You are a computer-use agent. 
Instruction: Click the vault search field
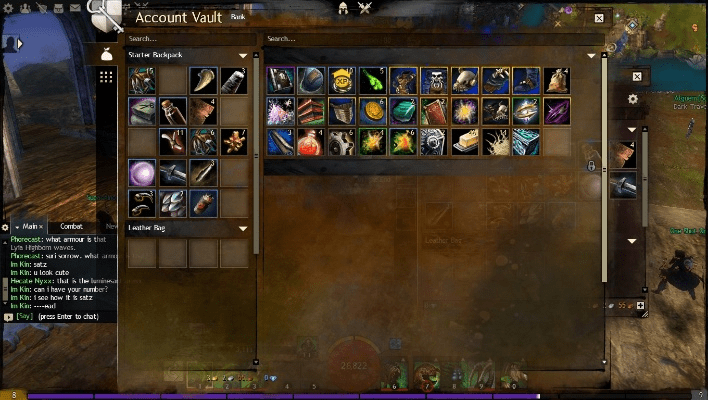coord(430,38)
